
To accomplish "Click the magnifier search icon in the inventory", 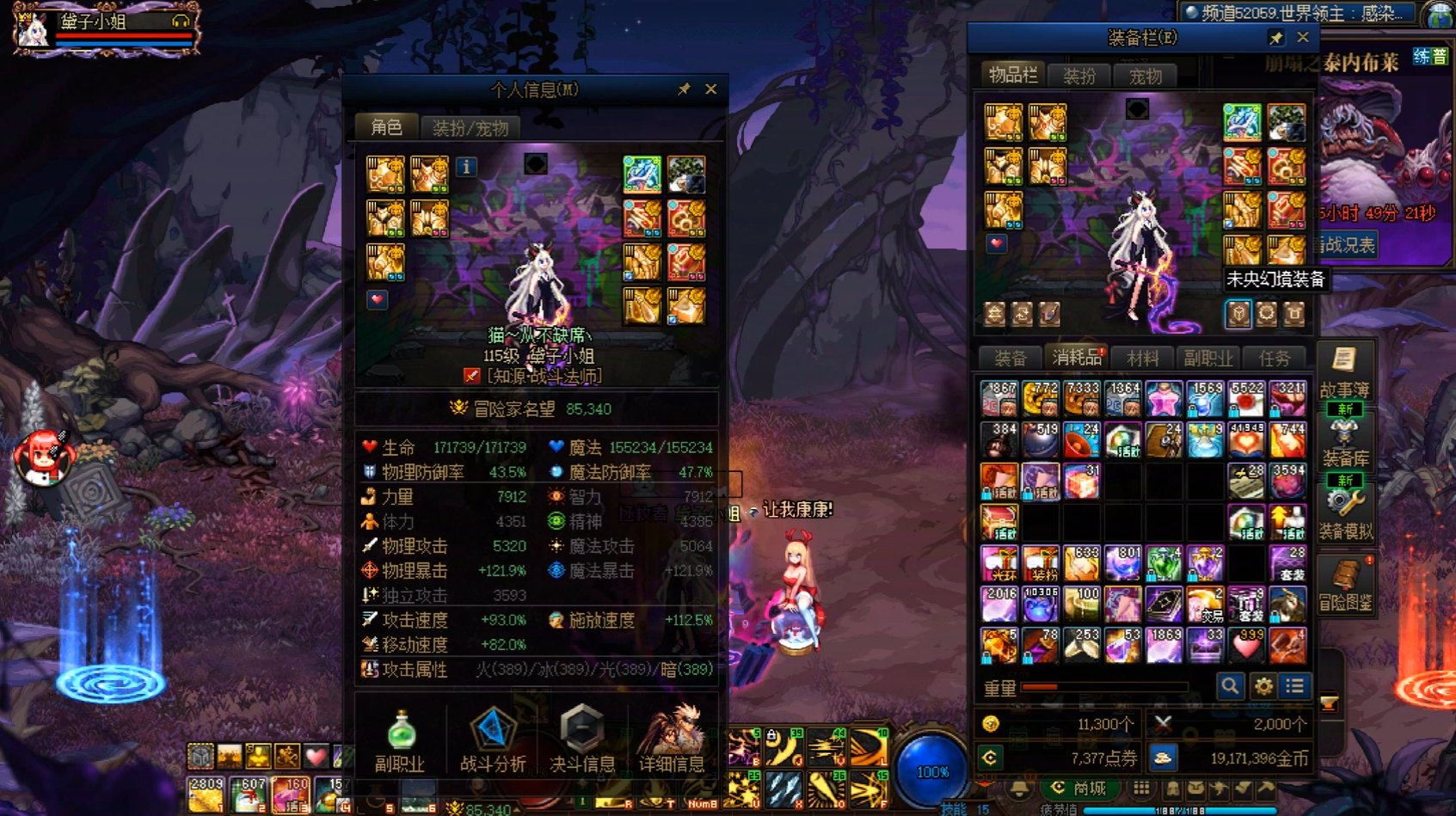I will pyautogui.click(x=1232, y=686).
